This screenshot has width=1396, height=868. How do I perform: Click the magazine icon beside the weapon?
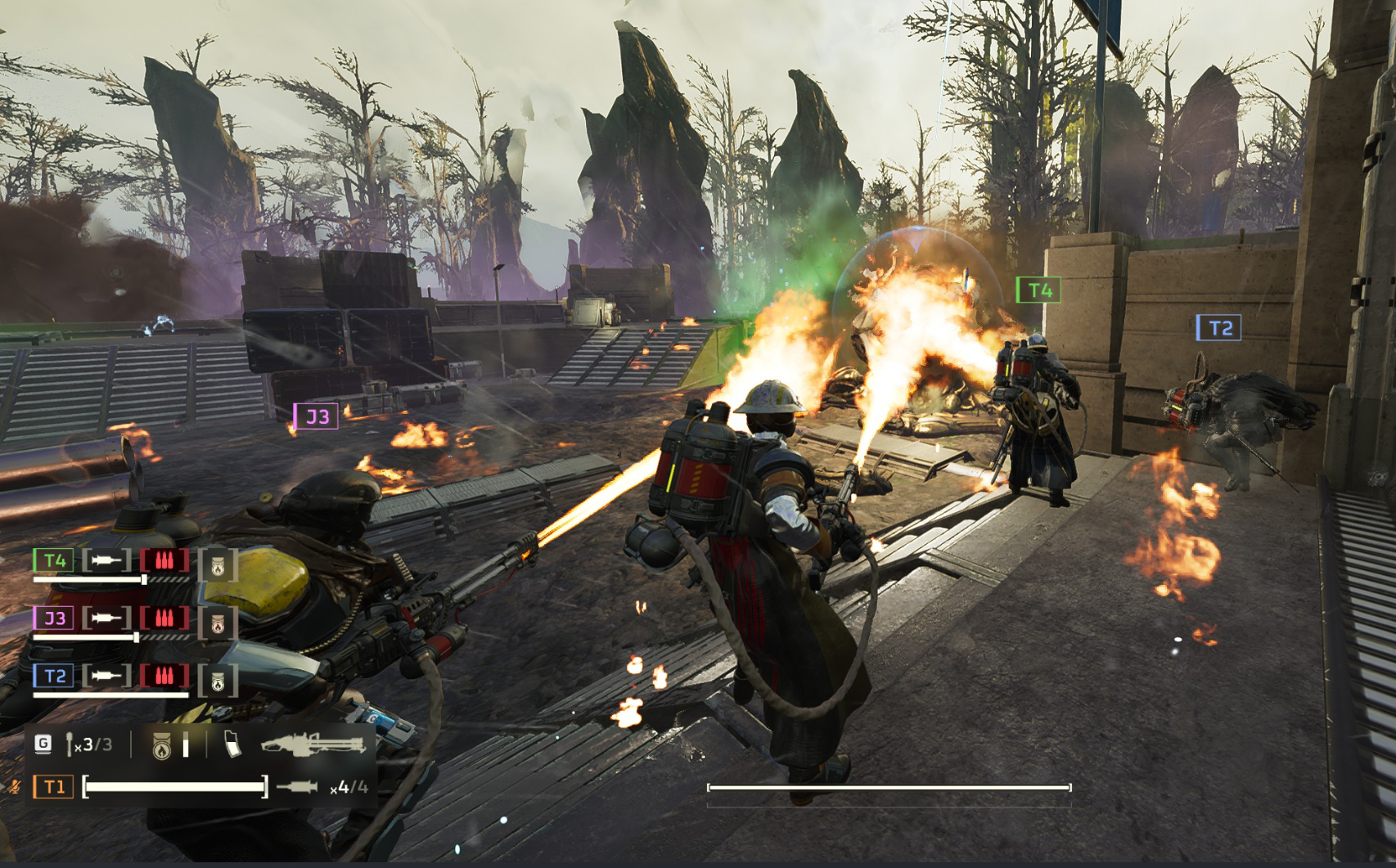pos(232,744)
